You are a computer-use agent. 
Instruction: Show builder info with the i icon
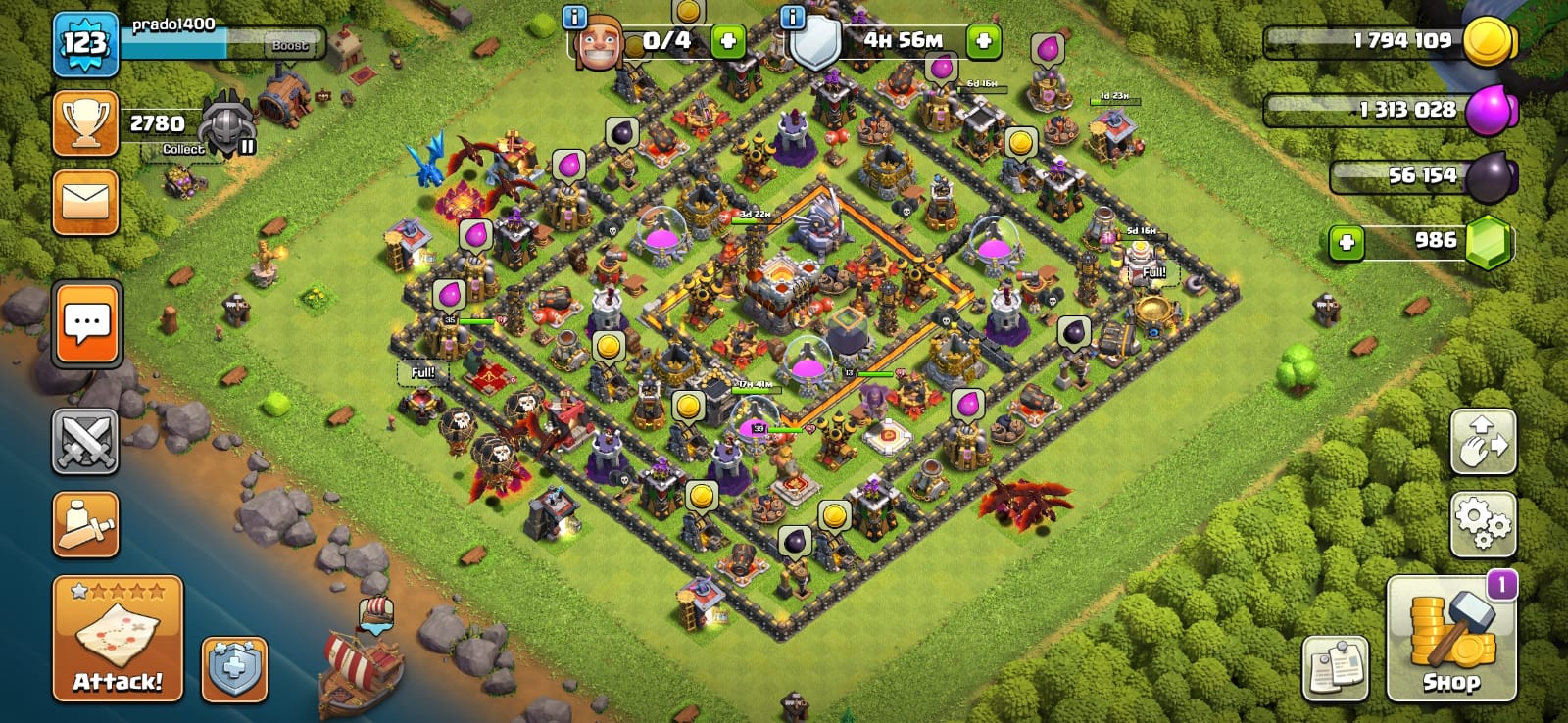click(574, 17)
